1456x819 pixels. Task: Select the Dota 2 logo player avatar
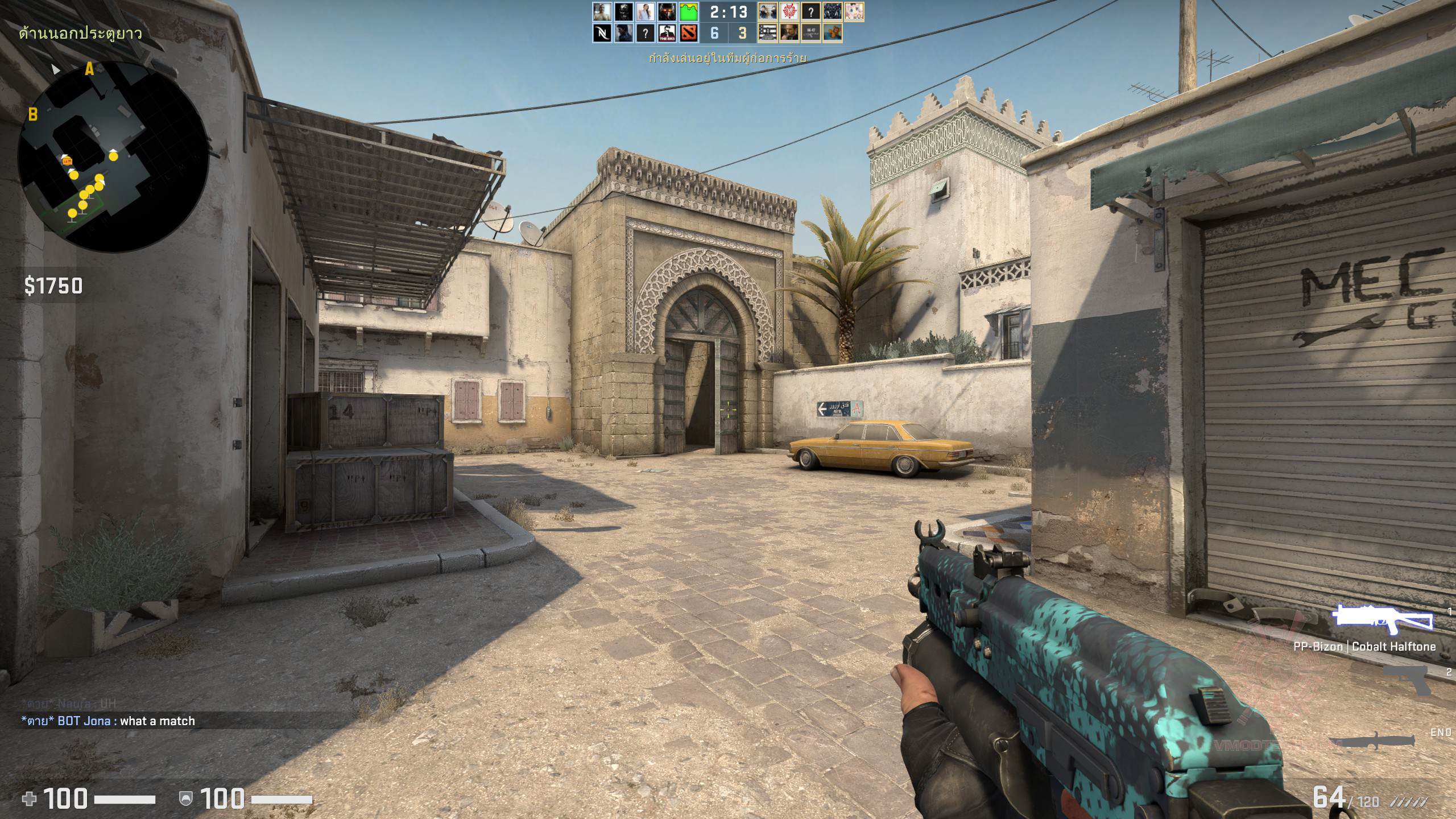[688, 33]
